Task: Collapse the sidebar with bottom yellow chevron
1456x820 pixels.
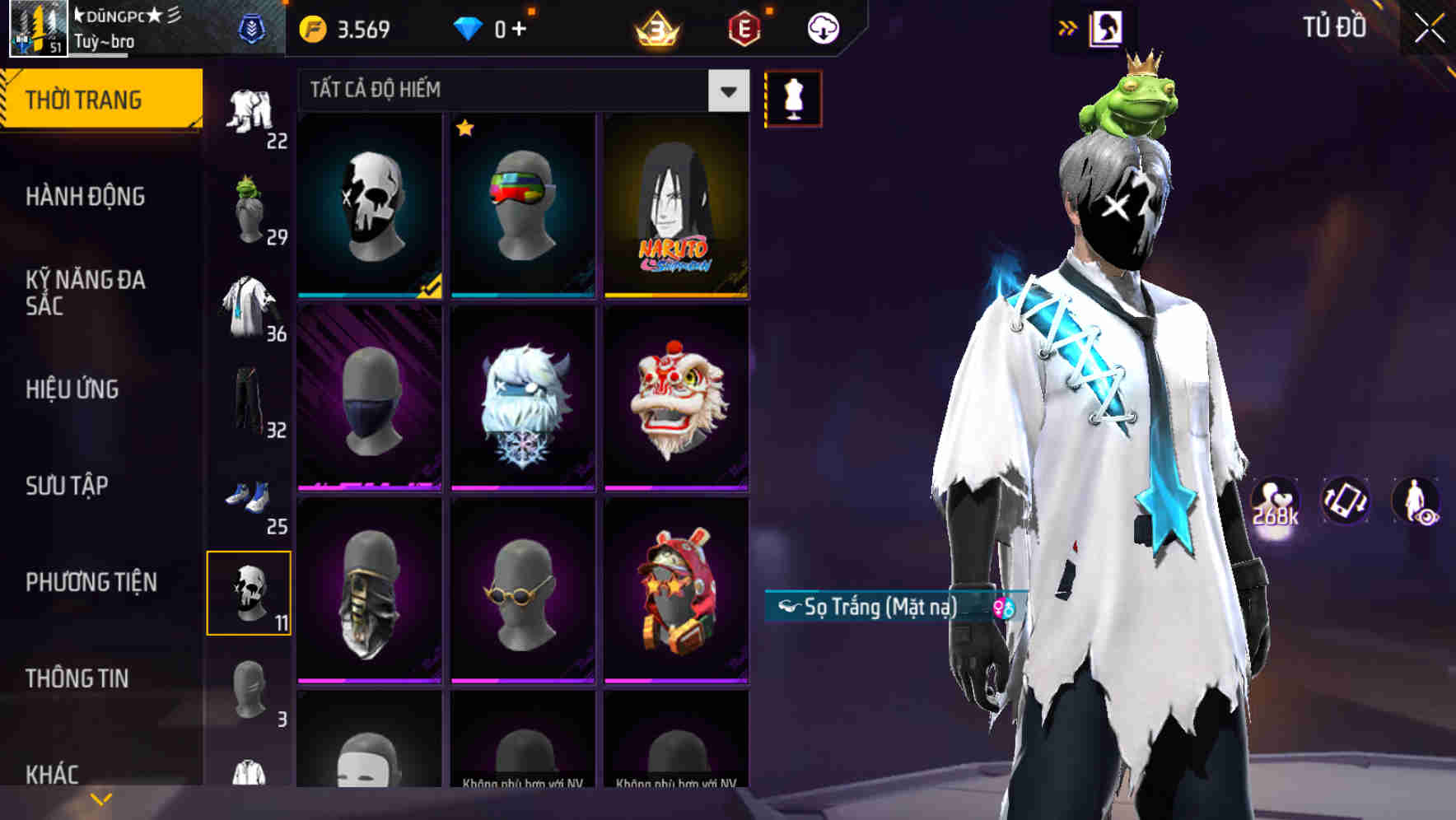Action: coord(100,797)
